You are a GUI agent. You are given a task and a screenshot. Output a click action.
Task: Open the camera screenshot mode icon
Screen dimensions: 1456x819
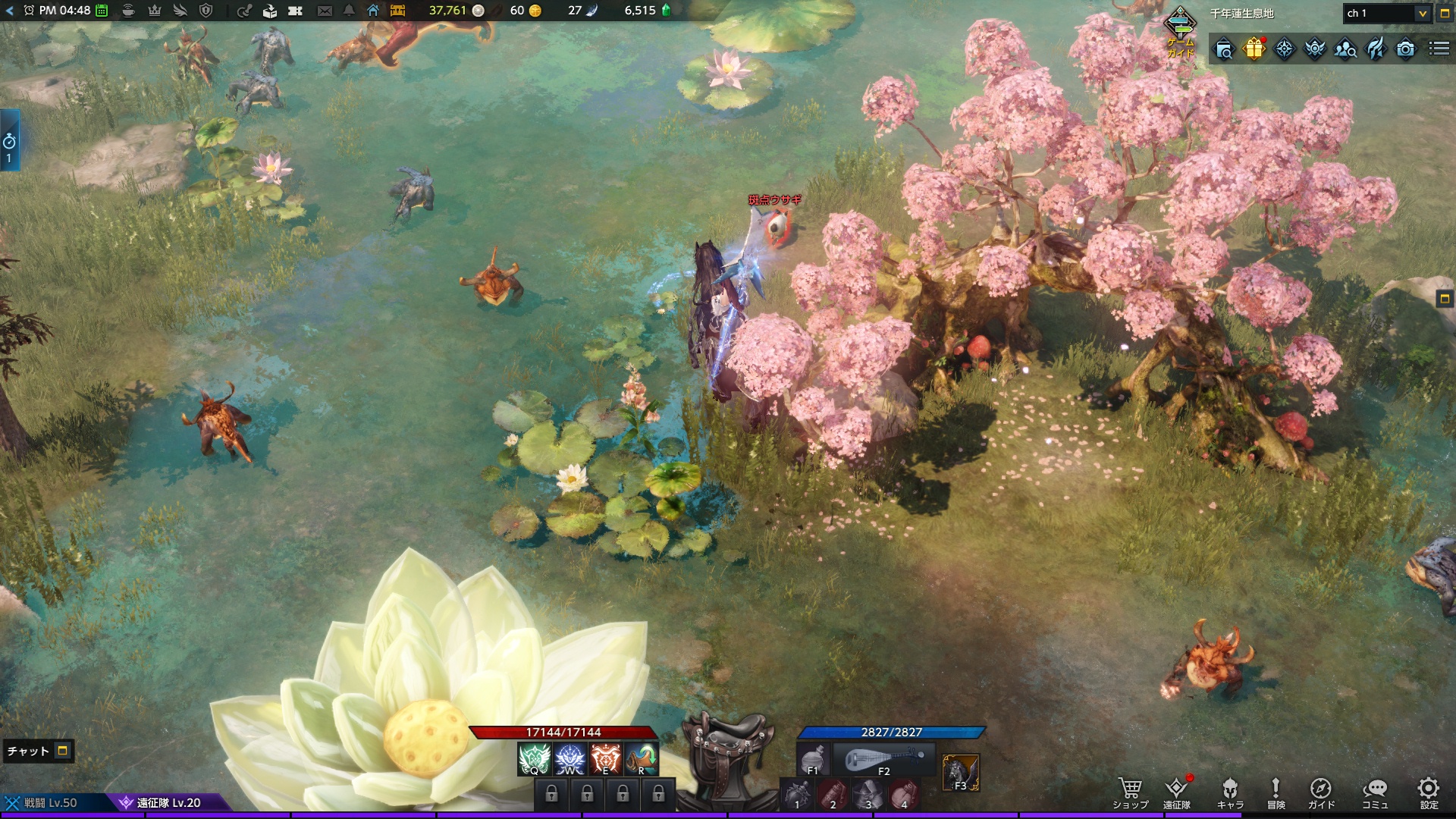(1405, 49)
